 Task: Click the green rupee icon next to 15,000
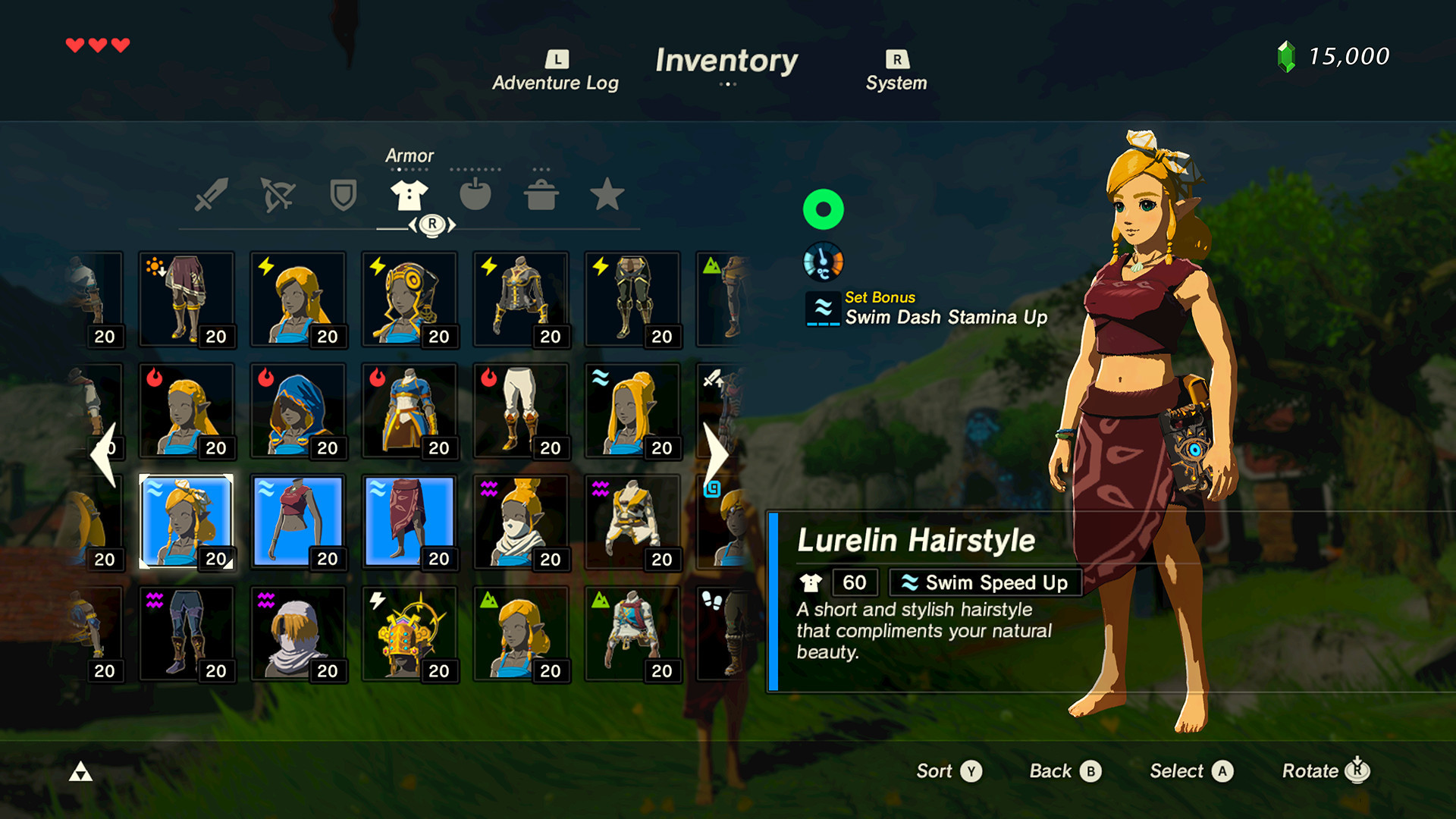[1287, 56]
